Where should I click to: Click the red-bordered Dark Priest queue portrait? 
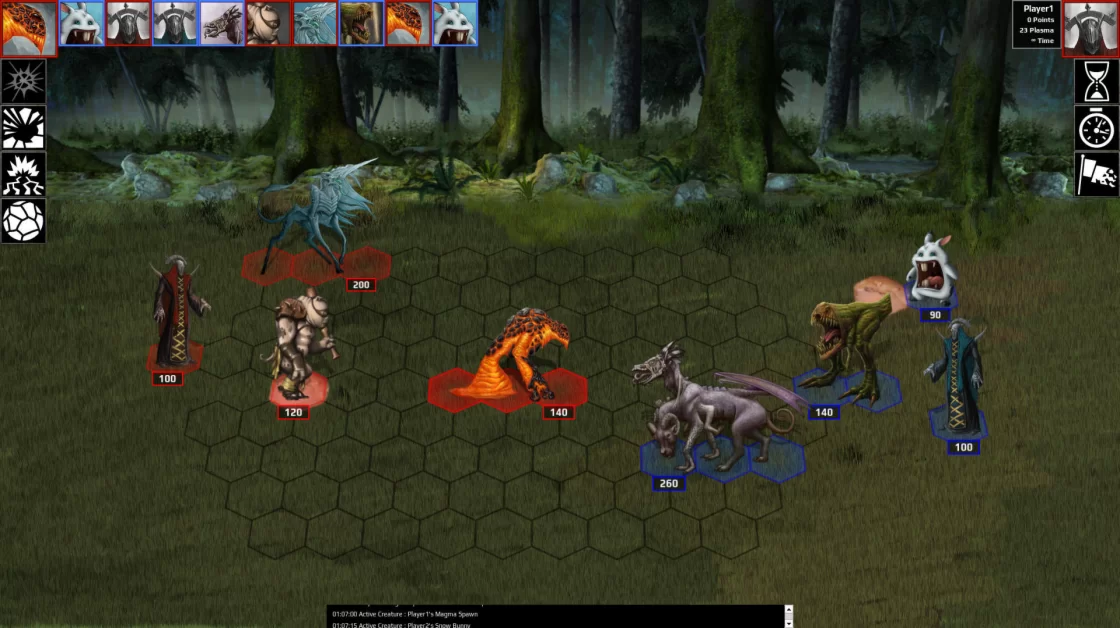(x=128, y=23)
